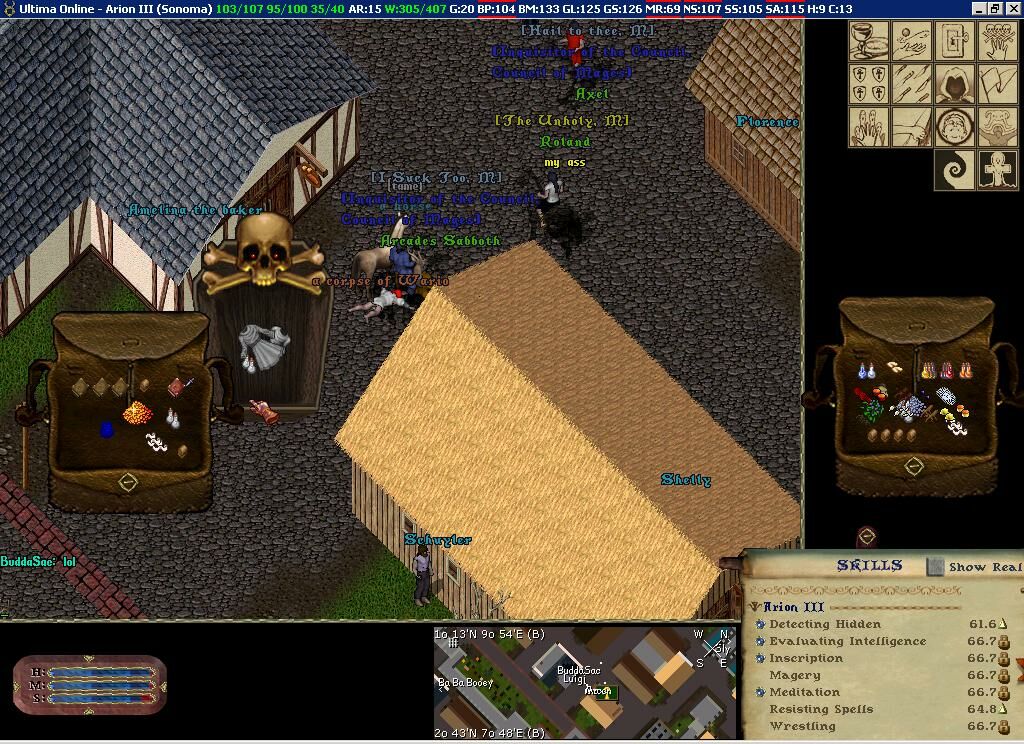Cast the ghost with cross spell icon
The width and height of the screenshot is (1024, 744).
[x=997, y=170]
